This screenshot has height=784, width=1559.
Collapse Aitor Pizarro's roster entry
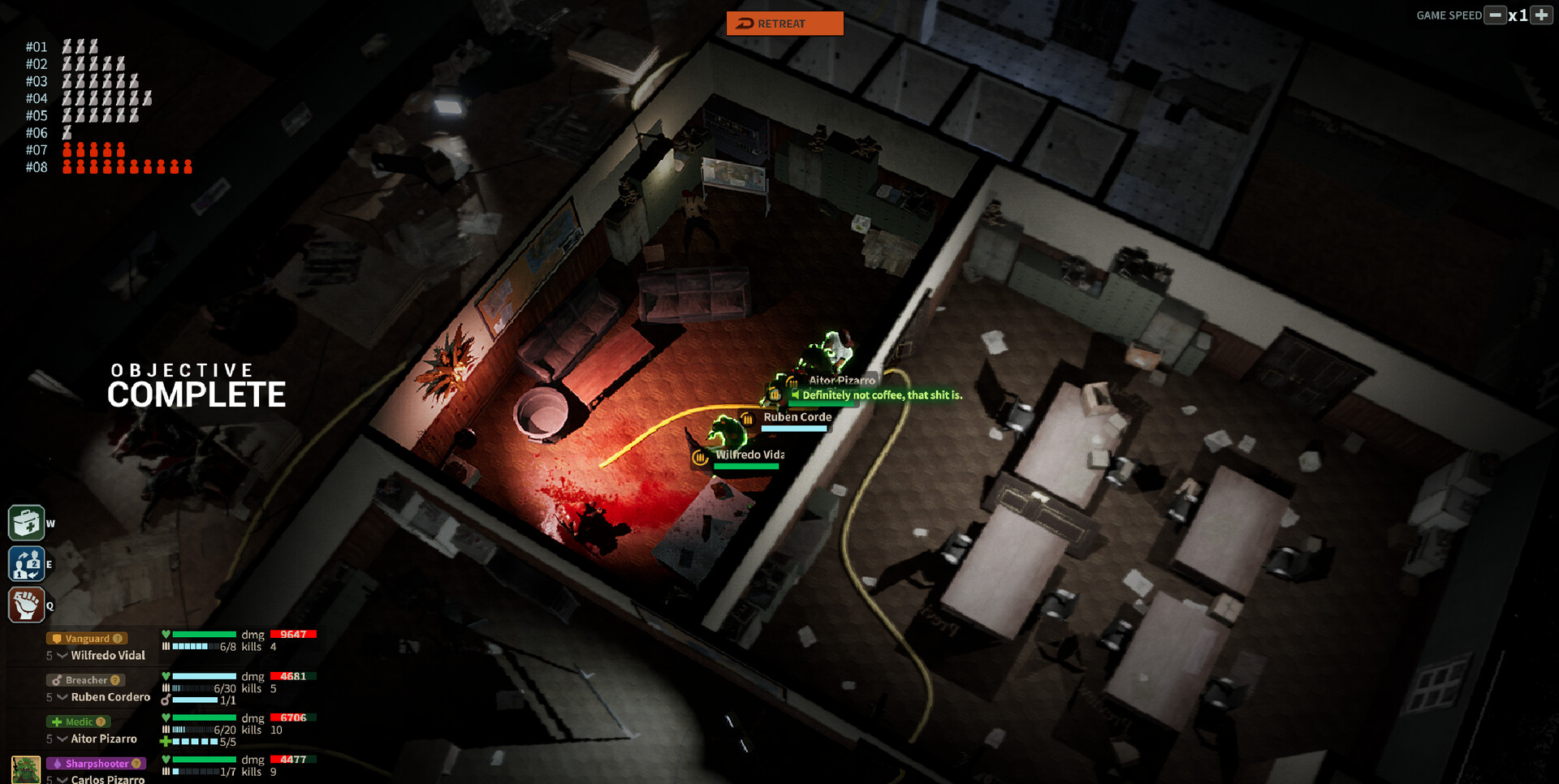click(x=62, y=739)
